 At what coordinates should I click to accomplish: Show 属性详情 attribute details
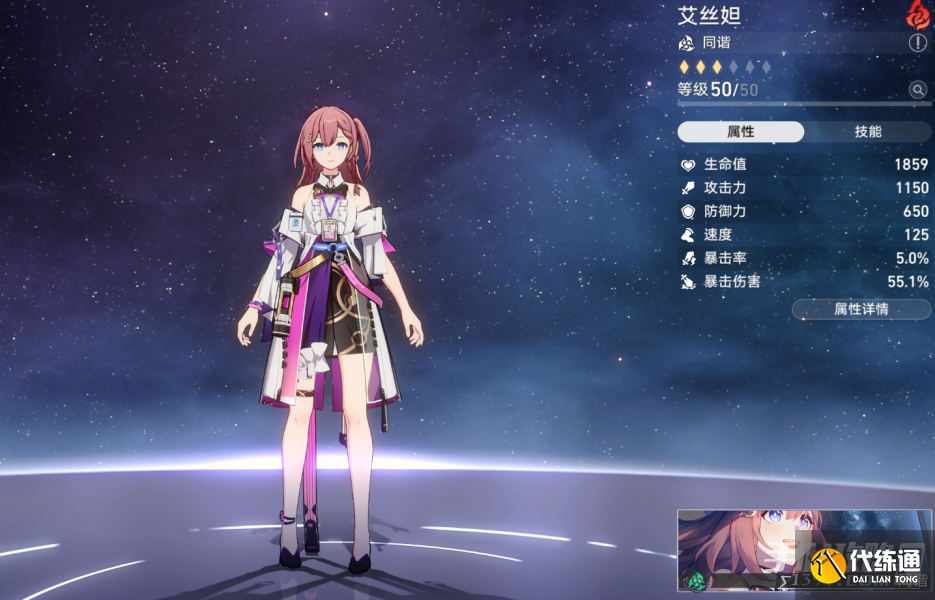(x=860, y=309)
